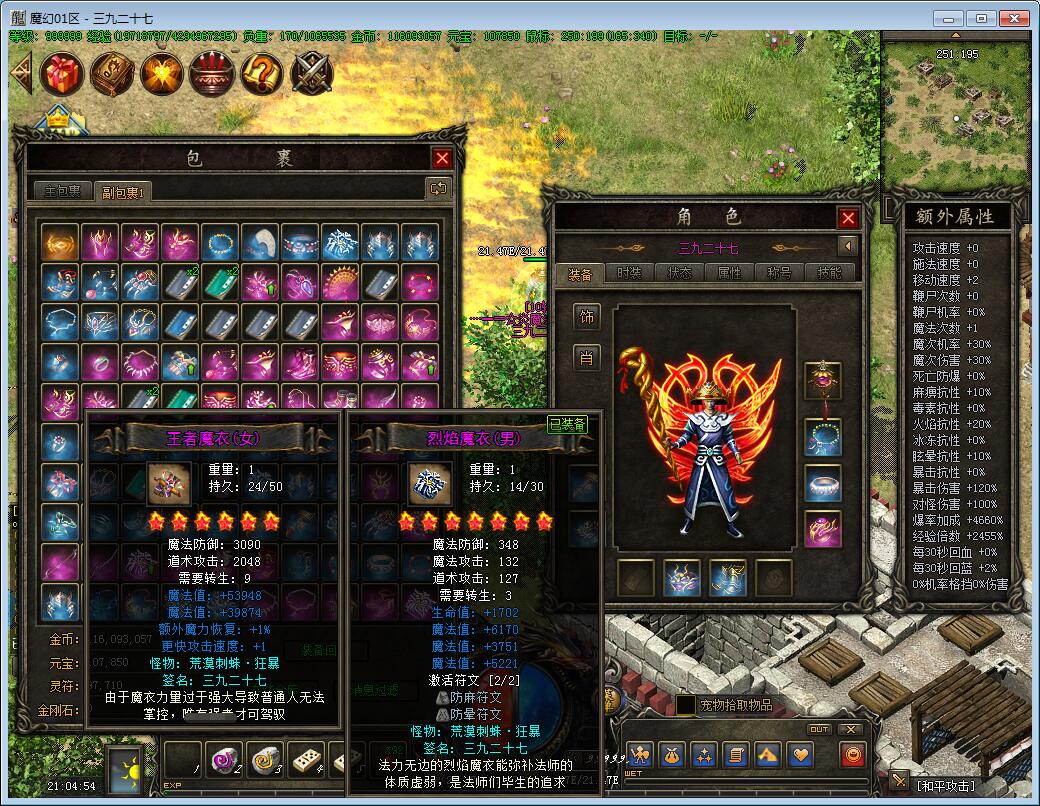
Task: Tick the 宠物拾取物品 pet pickup checkbox
Action: pos(686,705)
